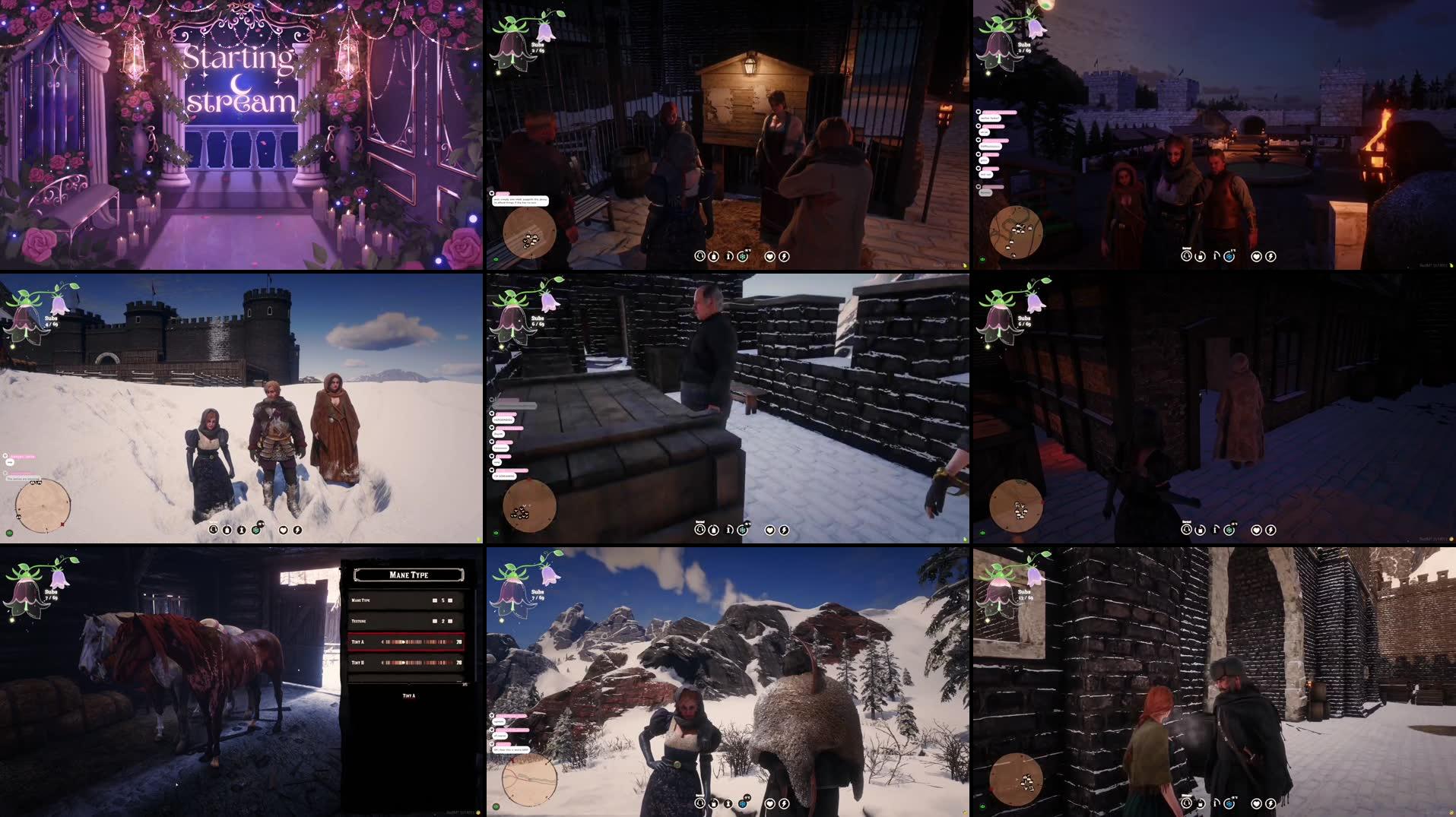The height and width of the screenshot is (817, 1456).
Task: Like the I'M SCREAMING chat message
Action: (492, 470)
